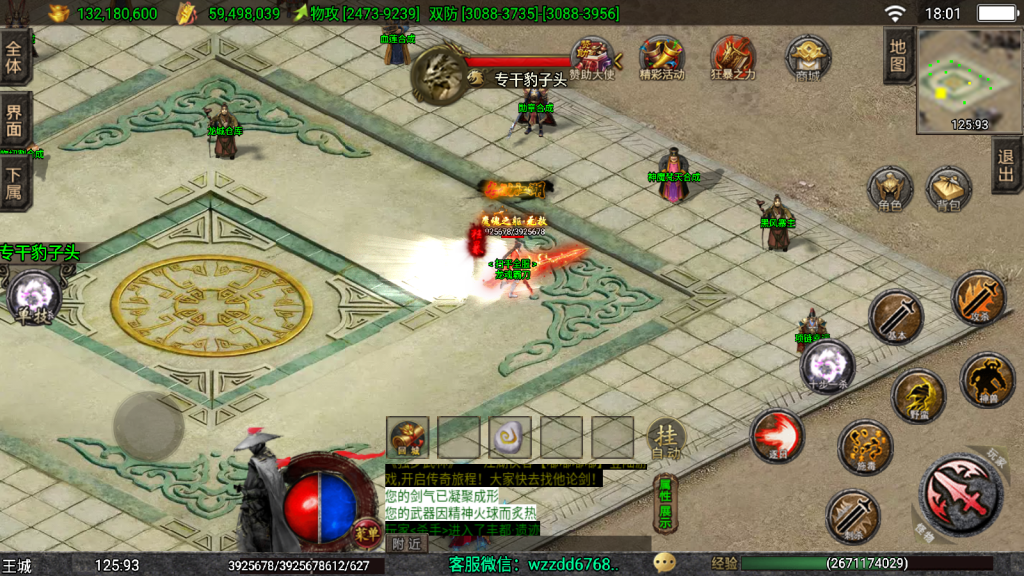Open the 赞助大使 sponsor icon
This screenshot has width=1024, height=576.
point(592,58)
